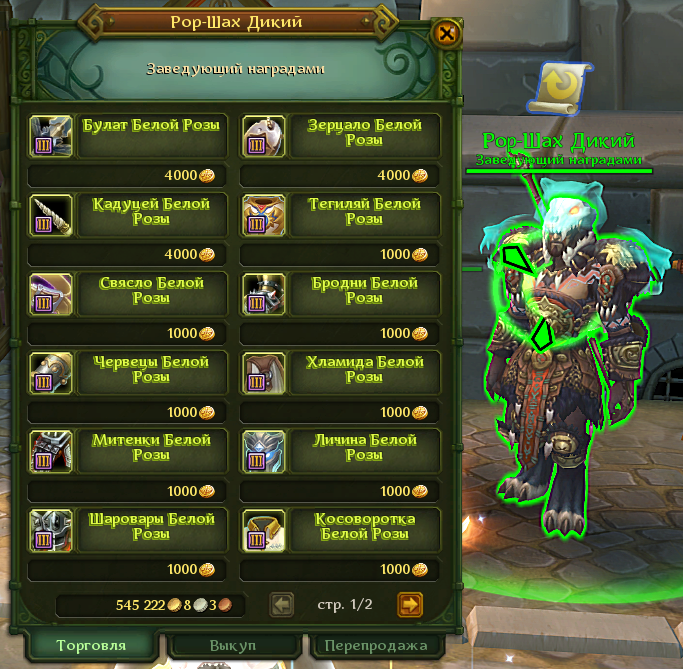Go to next vendor page
683x669 pixels.
coord(410,604)
